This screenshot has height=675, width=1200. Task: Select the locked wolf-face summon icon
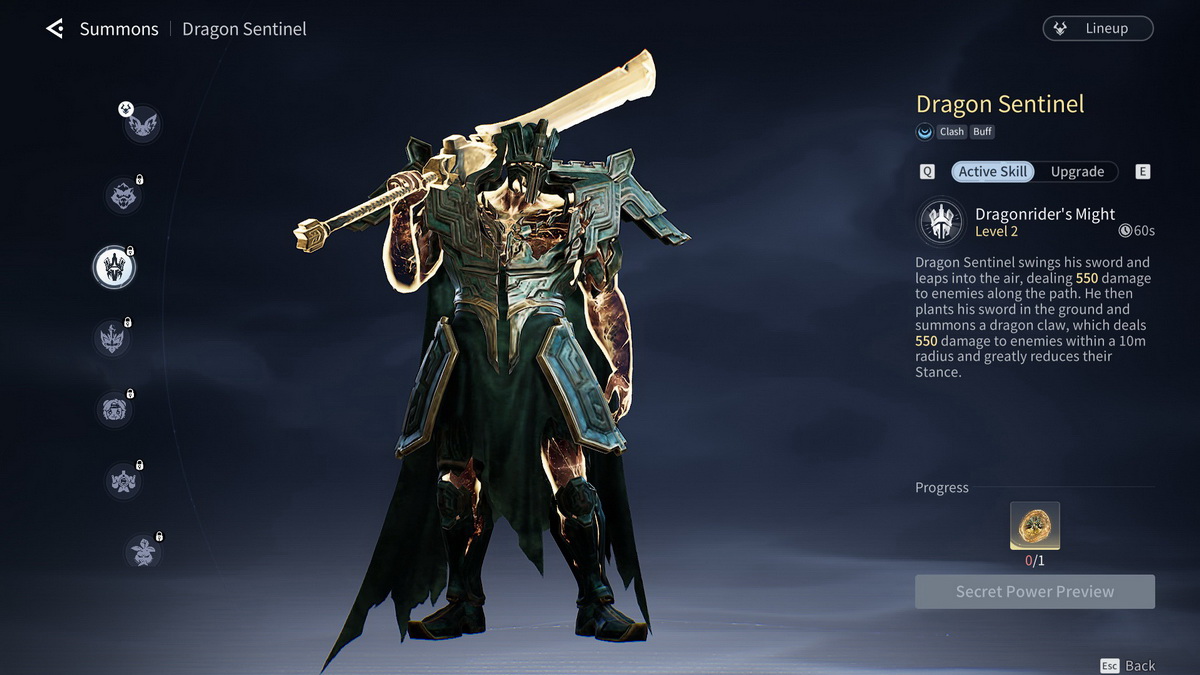(123, 195)
